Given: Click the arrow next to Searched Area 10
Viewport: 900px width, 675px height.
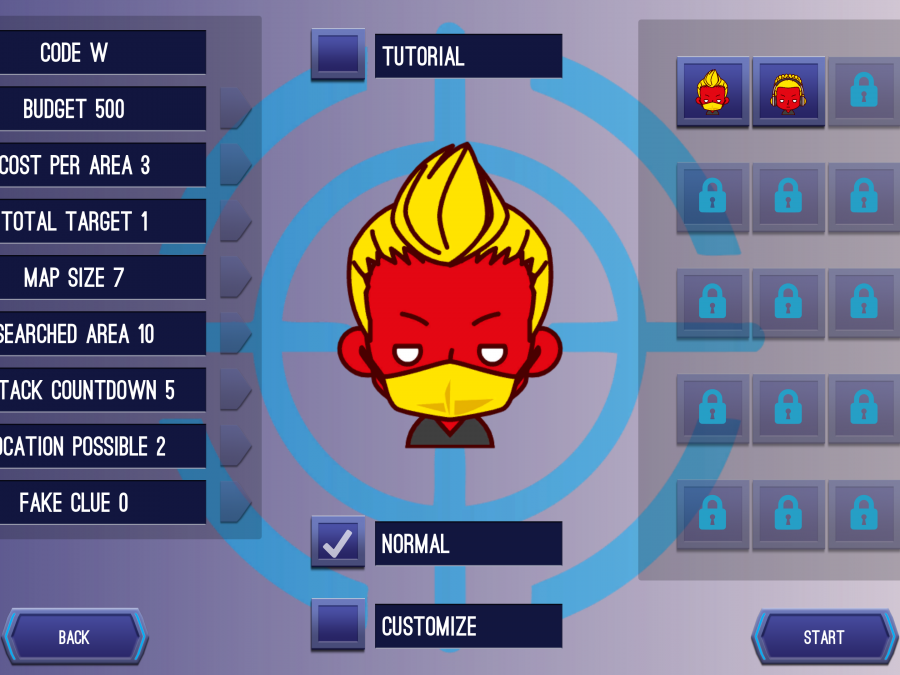Looking at the screenshot, I should (234, 333).
